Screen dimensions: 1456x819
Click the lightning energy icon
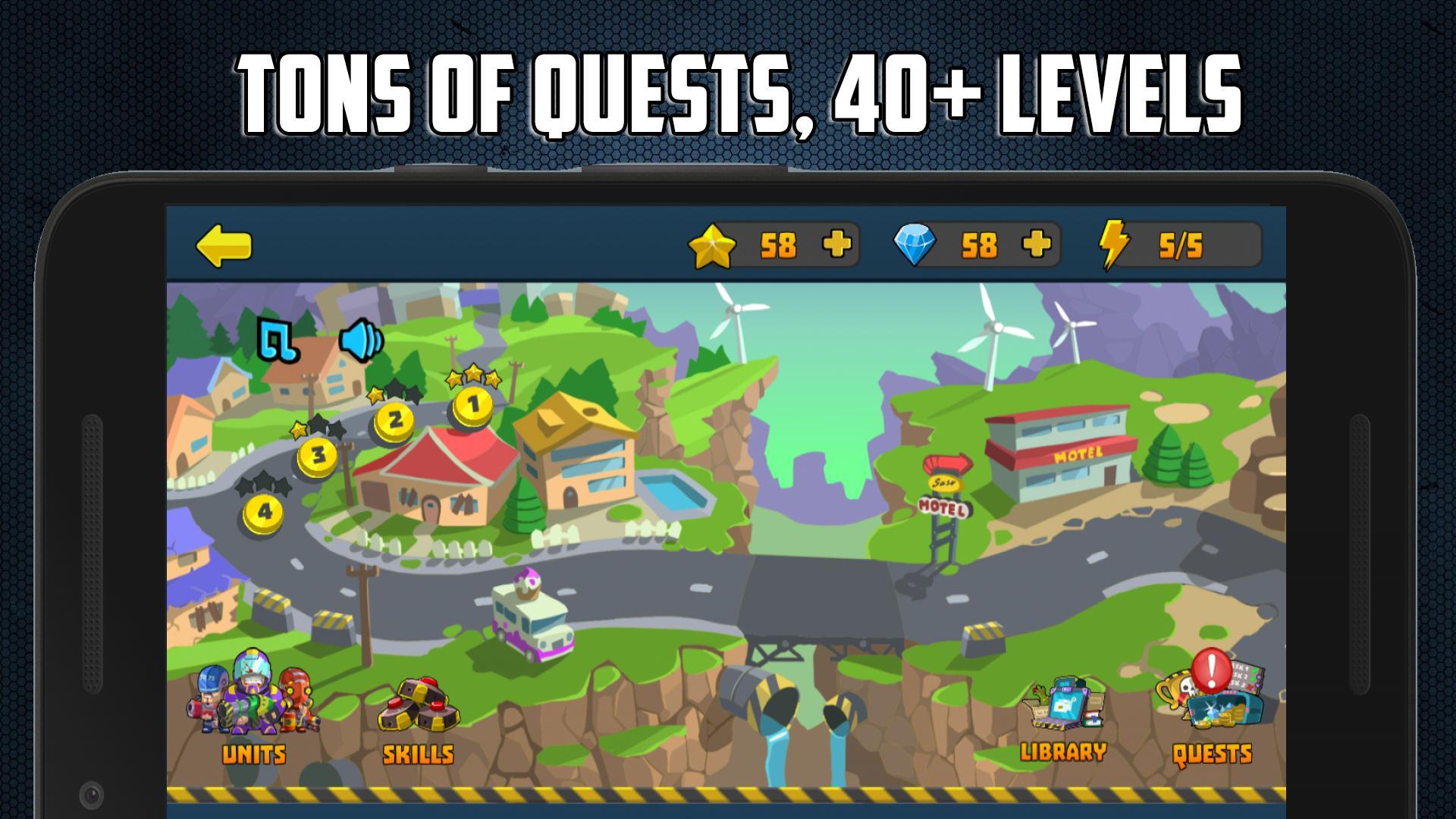pos(1115,244)
